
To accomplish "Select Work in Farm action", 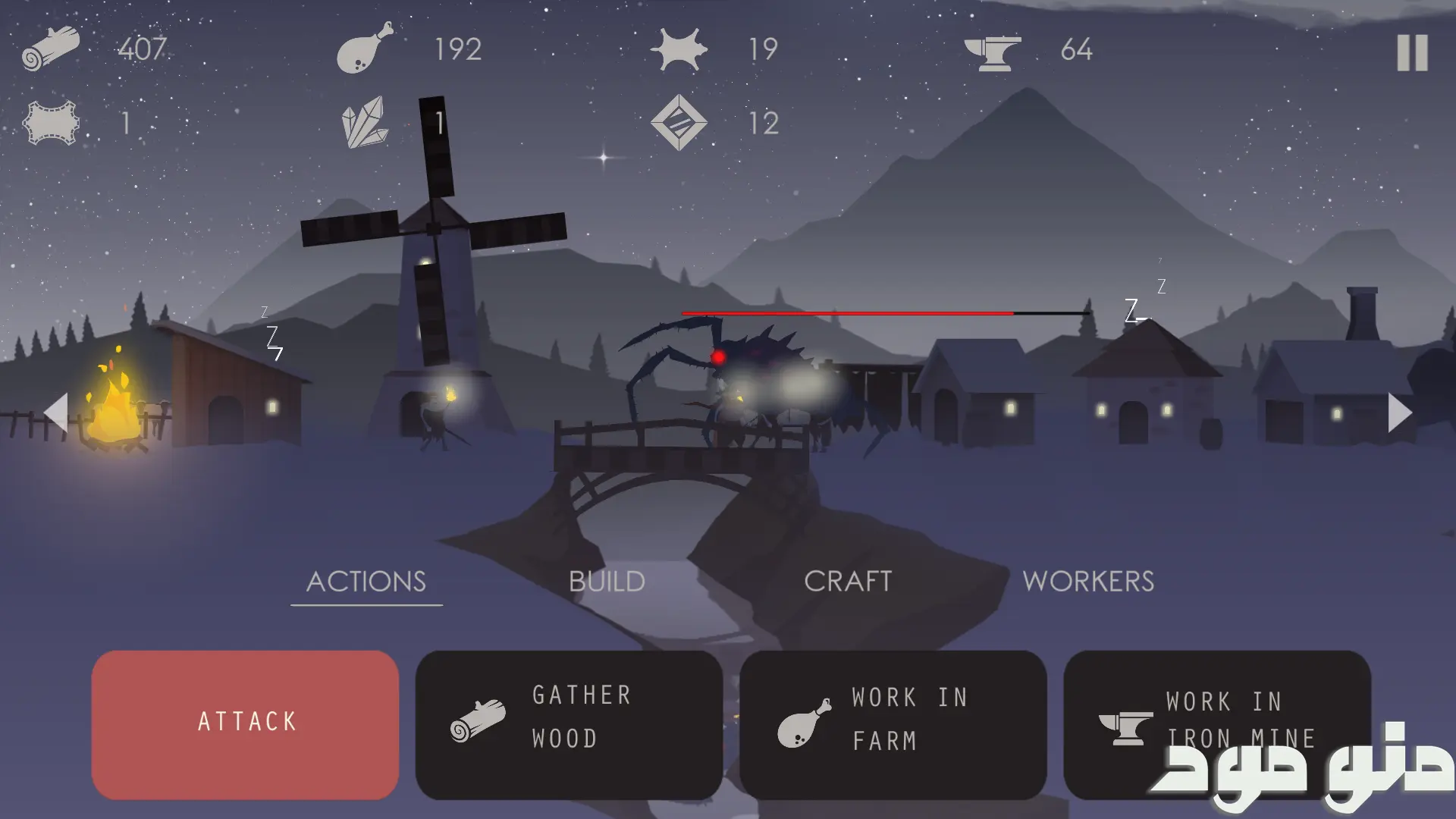I will pos(893,724).
